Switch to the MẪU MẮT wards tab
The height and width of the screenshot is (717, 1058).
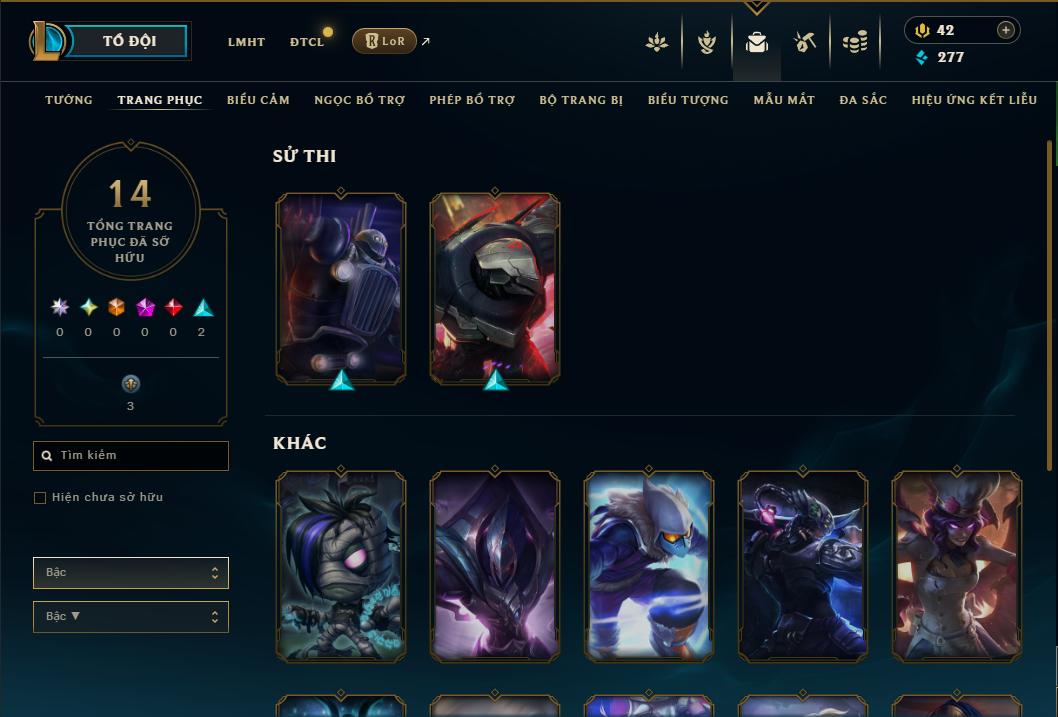[x=784, y=100]
